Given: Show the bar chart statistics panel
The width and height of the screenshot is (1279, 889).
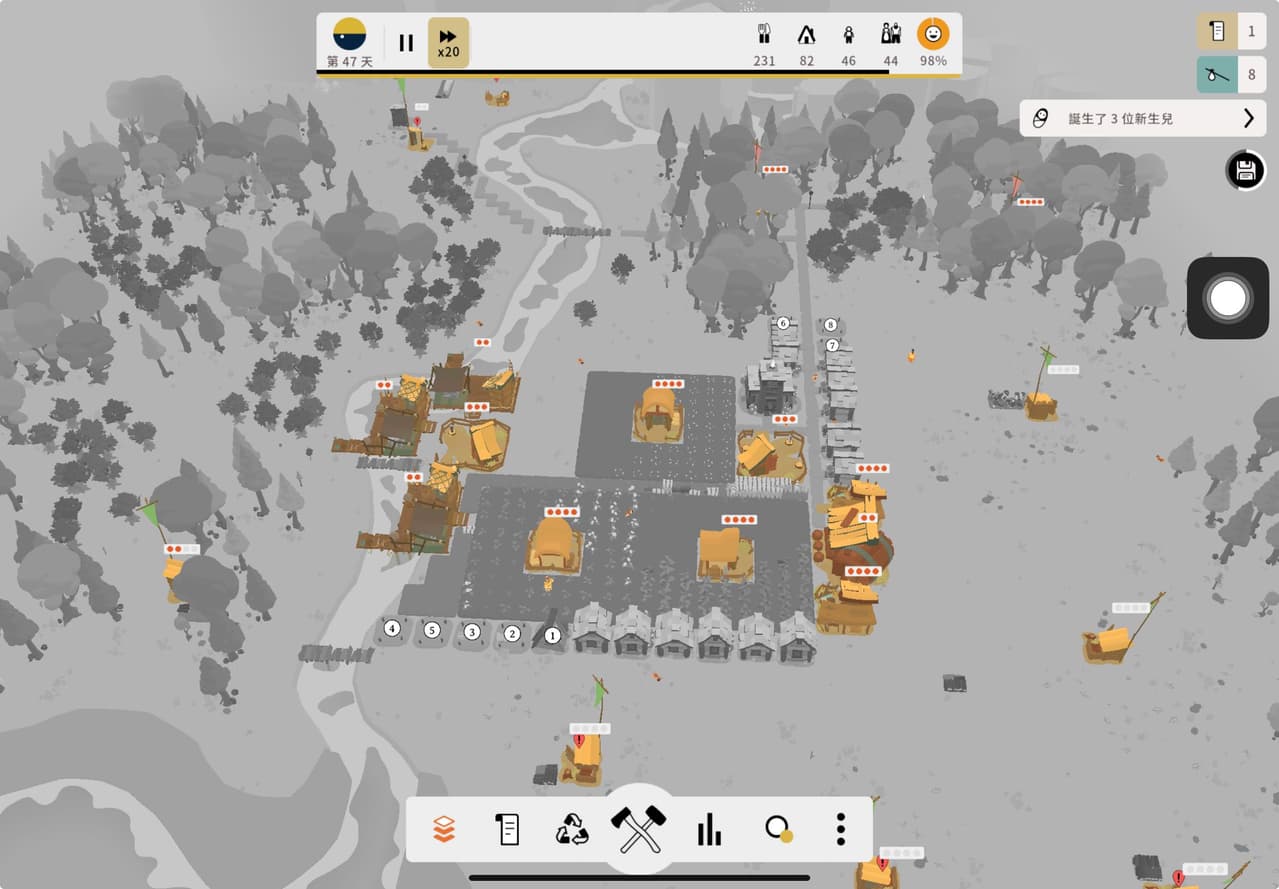Looking at the screenshot, I should pos(709,829).
